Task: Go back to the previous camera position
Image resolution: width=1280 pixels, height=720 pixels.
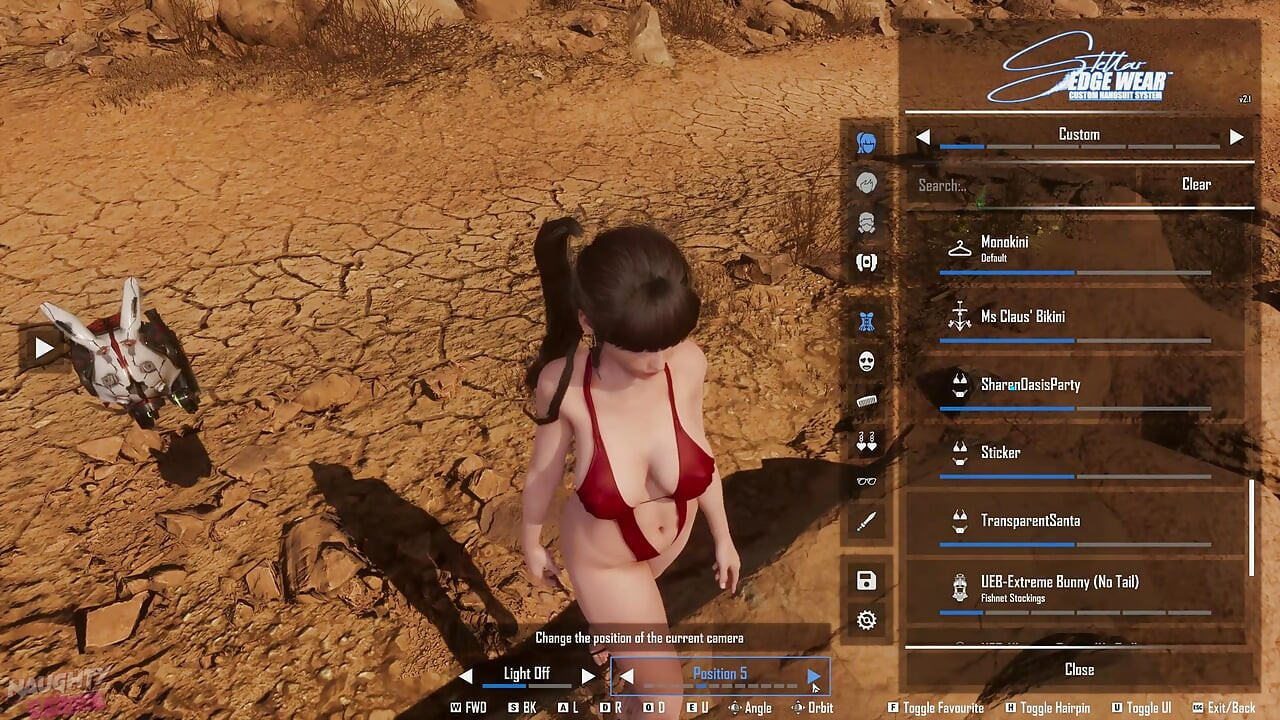Action: pyautogui.click(x=627, y=676)
